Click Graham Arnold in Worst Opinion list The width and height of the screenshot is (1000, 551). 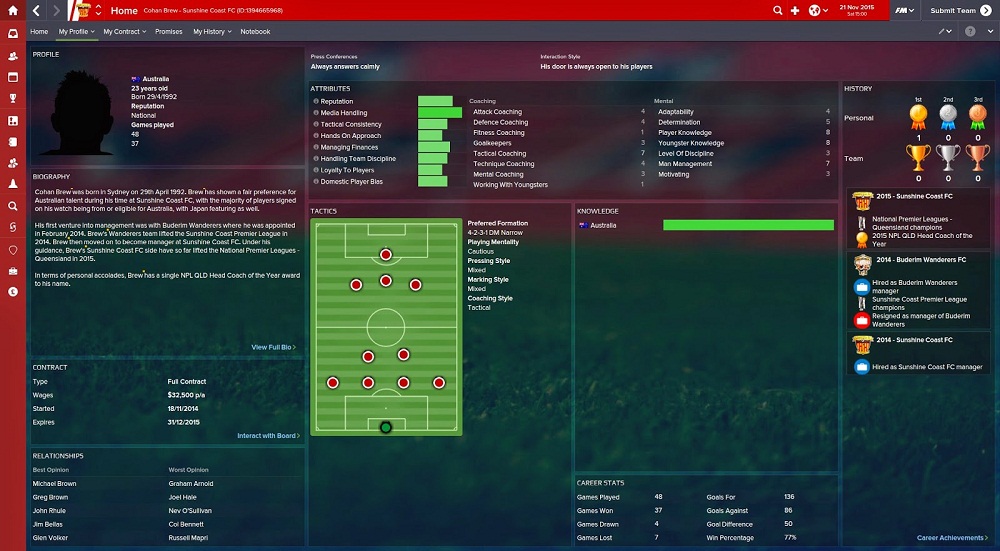(x=190, y=484)
